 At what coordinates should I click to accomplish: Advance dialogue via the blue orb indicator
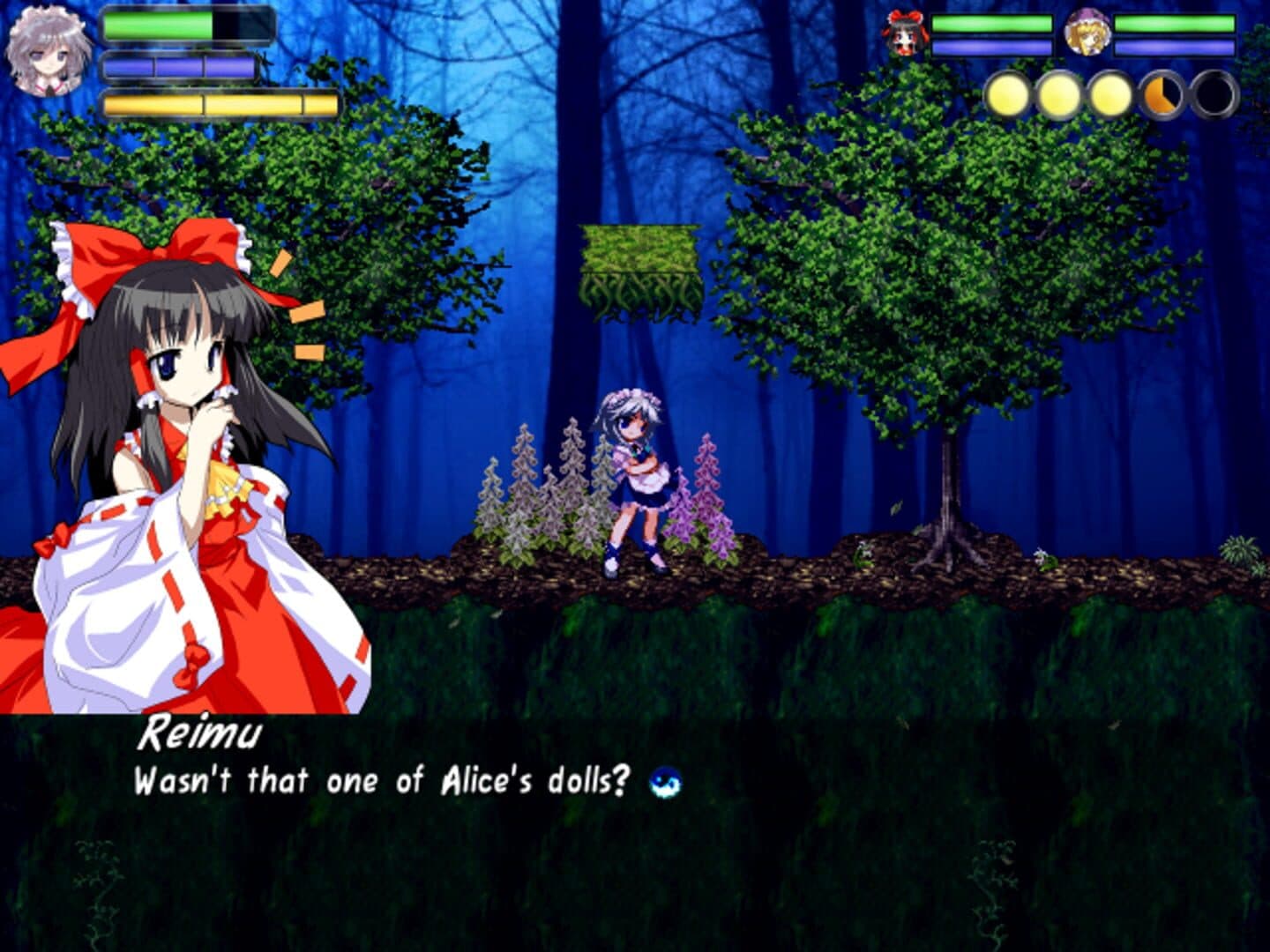coord(665,781)
